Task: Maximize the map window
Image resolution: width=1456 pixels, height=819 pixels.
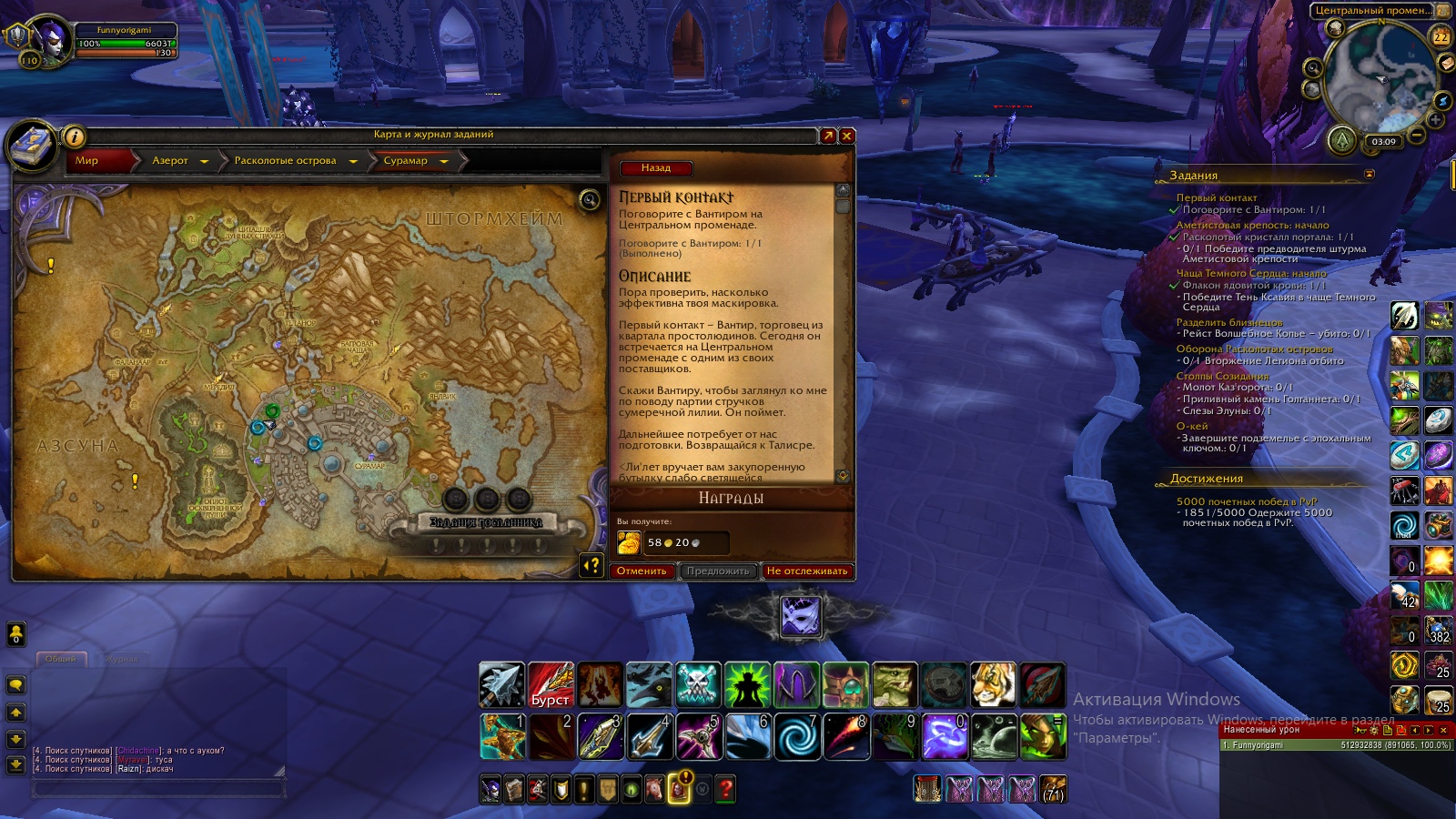Action: click(827, 136)
